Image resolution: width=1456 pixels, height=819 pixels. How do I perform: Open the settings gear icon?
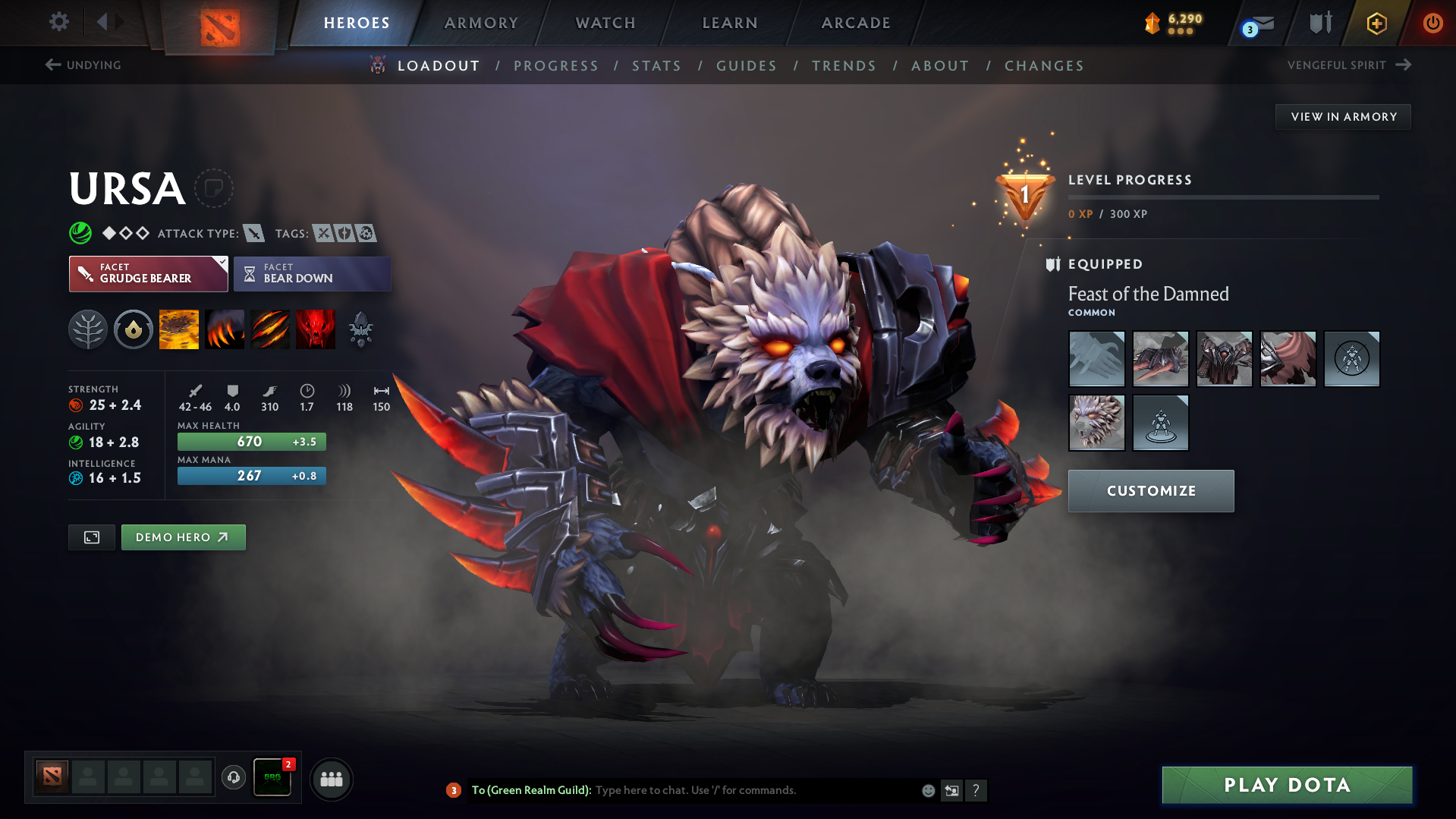click(58, 23)
